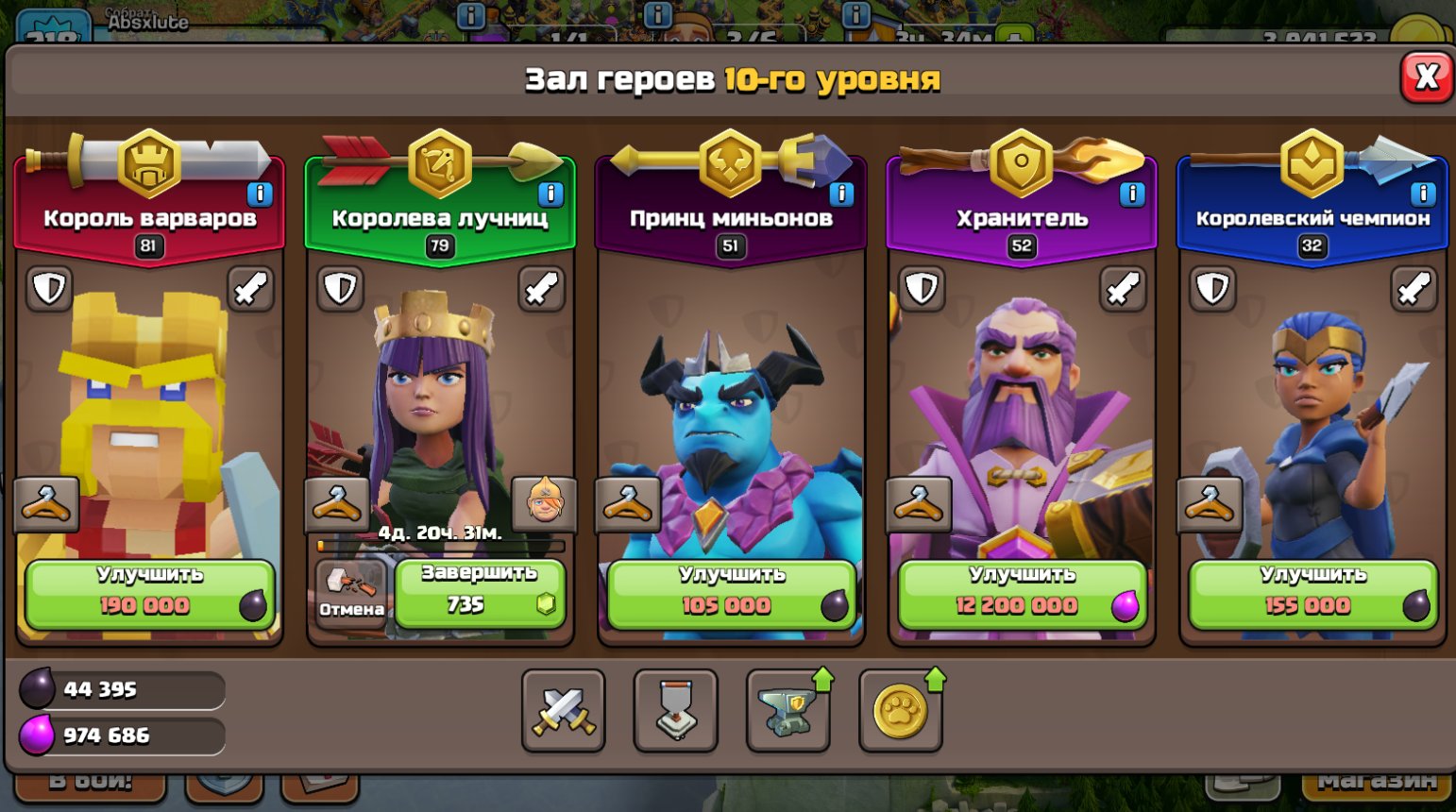Toggle the shield mode icon on Barbarian King
This screenshot has height=812, width=1456.
pos(49,289)
